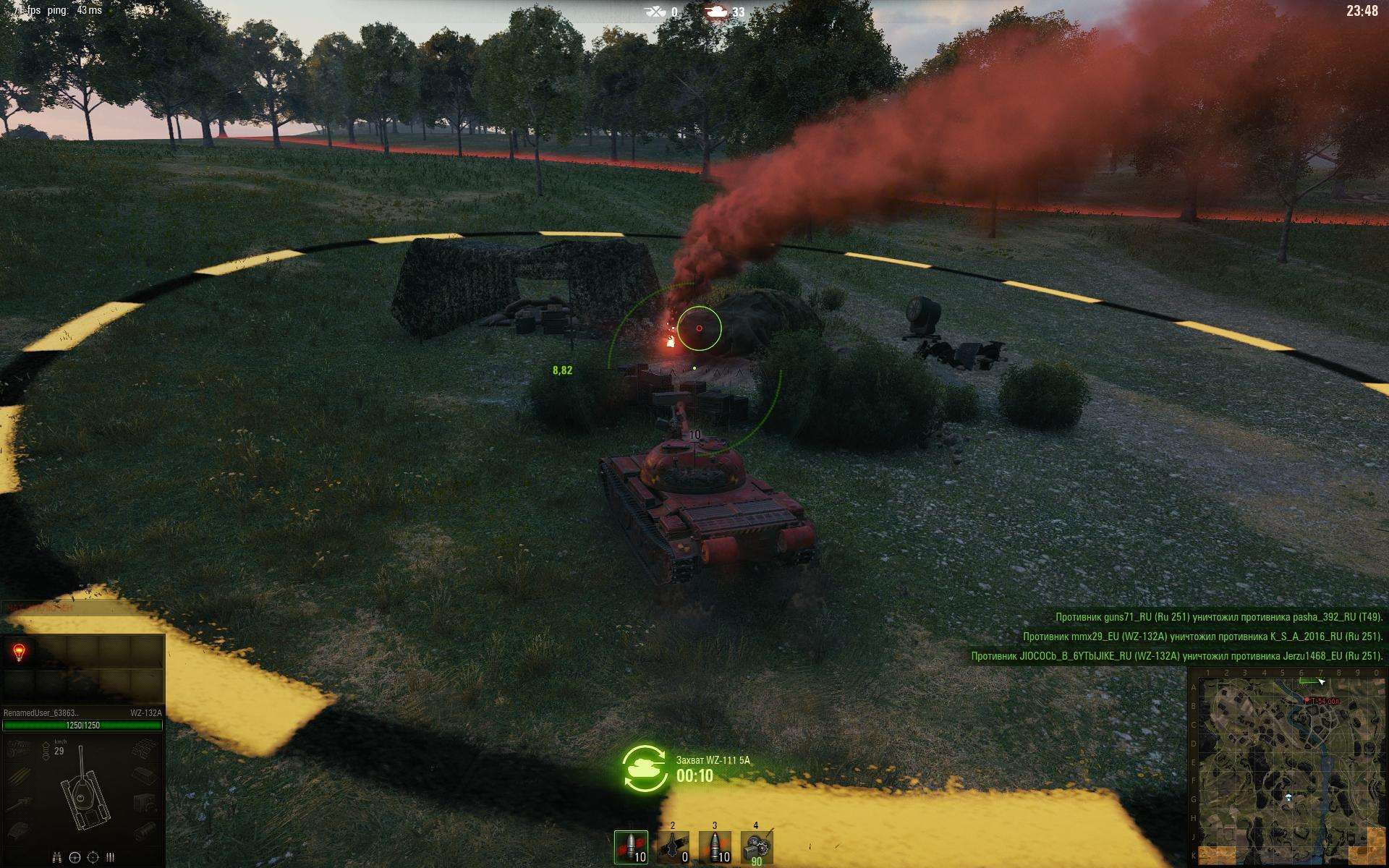Click the green capture vehicle swap icon
This screenshot has height=868, width=1389.
(645, 769)
